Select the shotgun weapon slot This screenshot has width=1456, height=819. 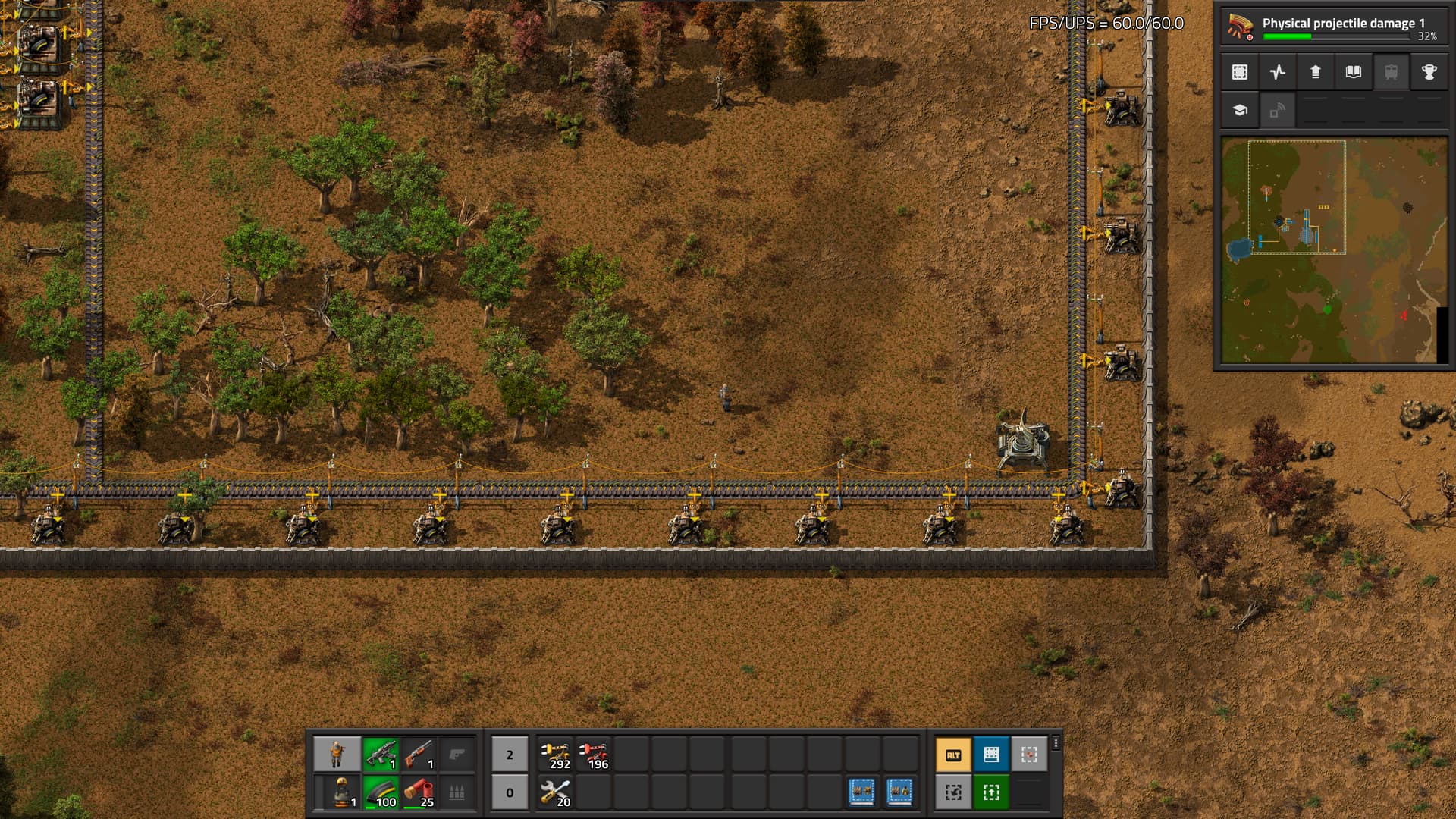[x=419, y=755]
